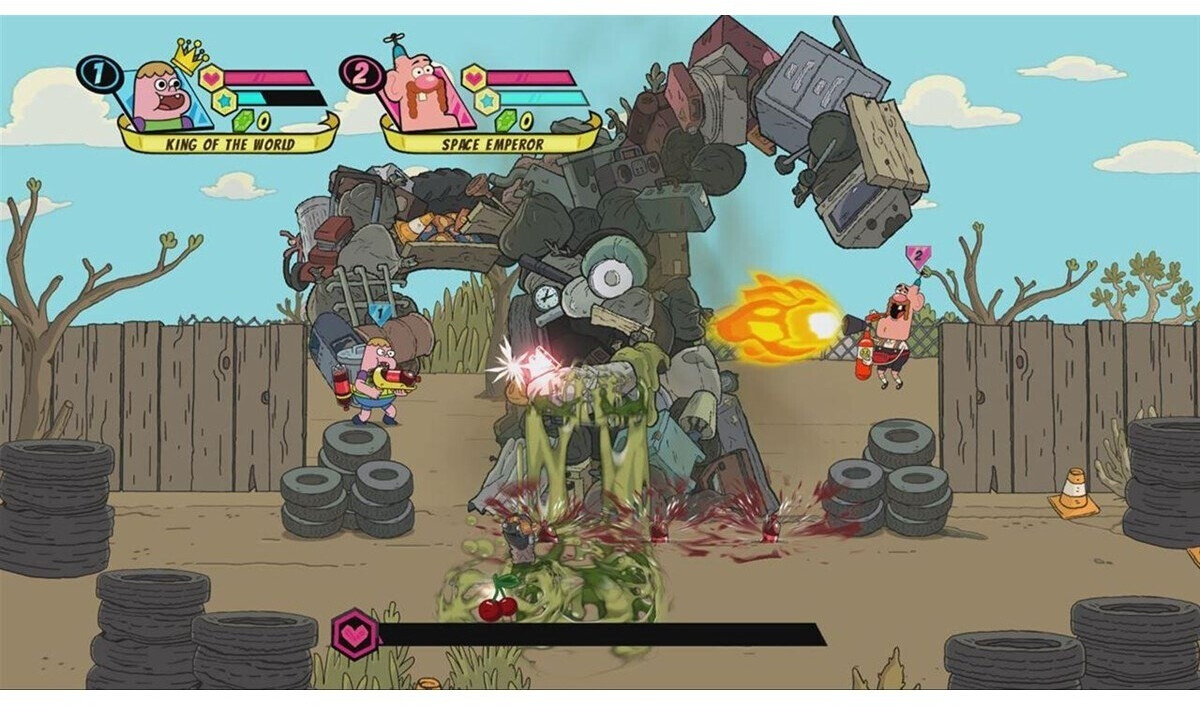
Task: Click the boss heart icon
Action: pos(356,633)
